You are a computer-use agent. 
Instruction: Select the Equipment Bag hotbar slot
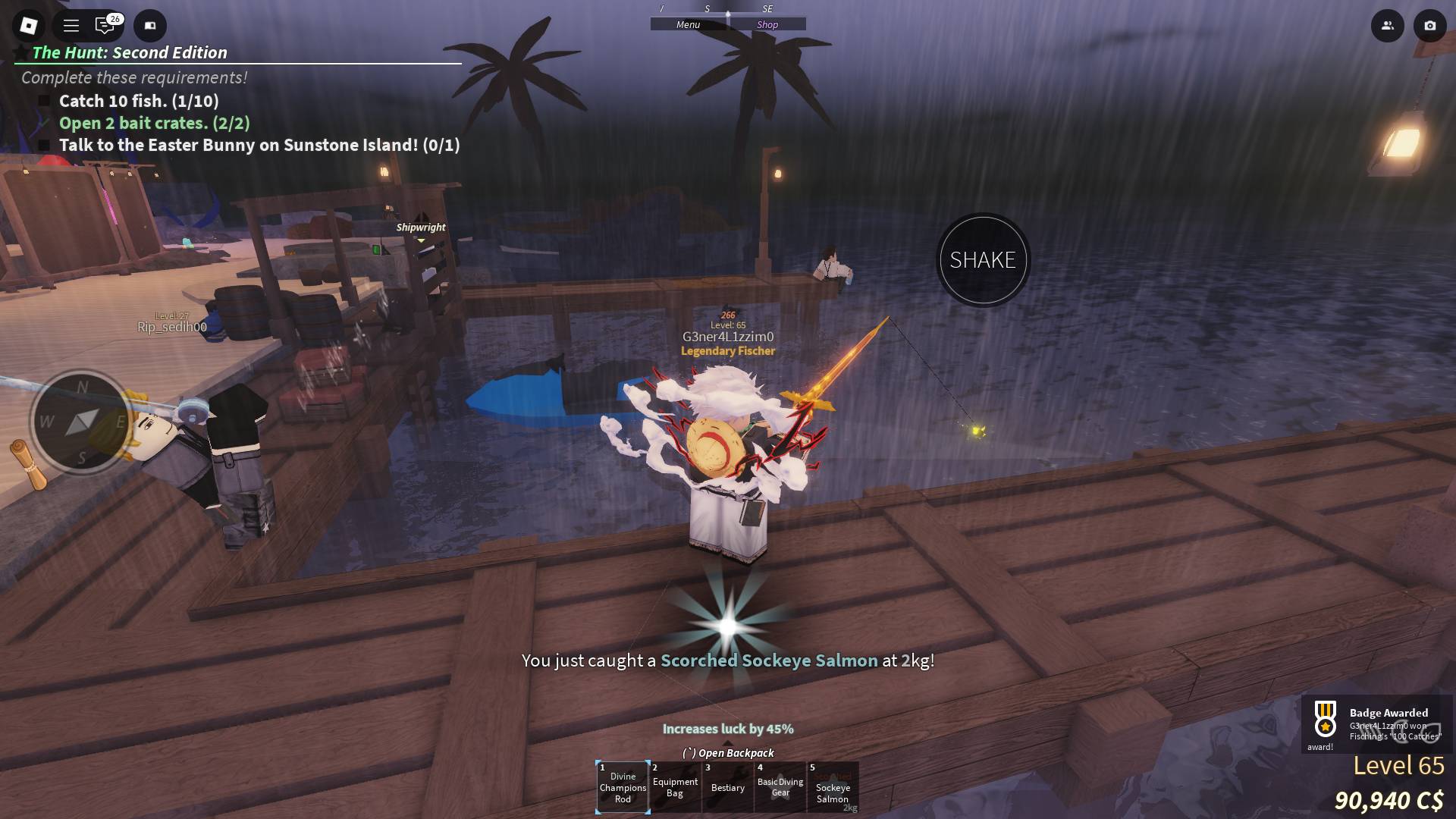(675, 787)
